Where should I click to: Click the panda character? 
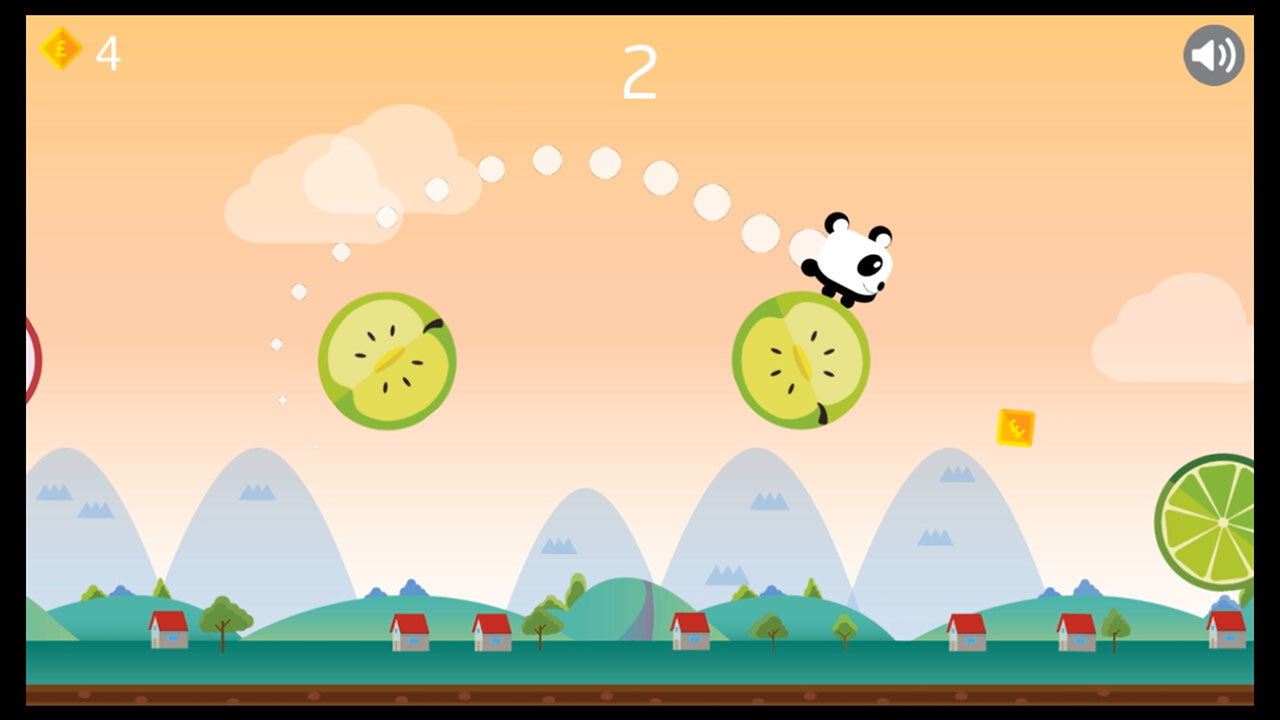pos(855,258)
